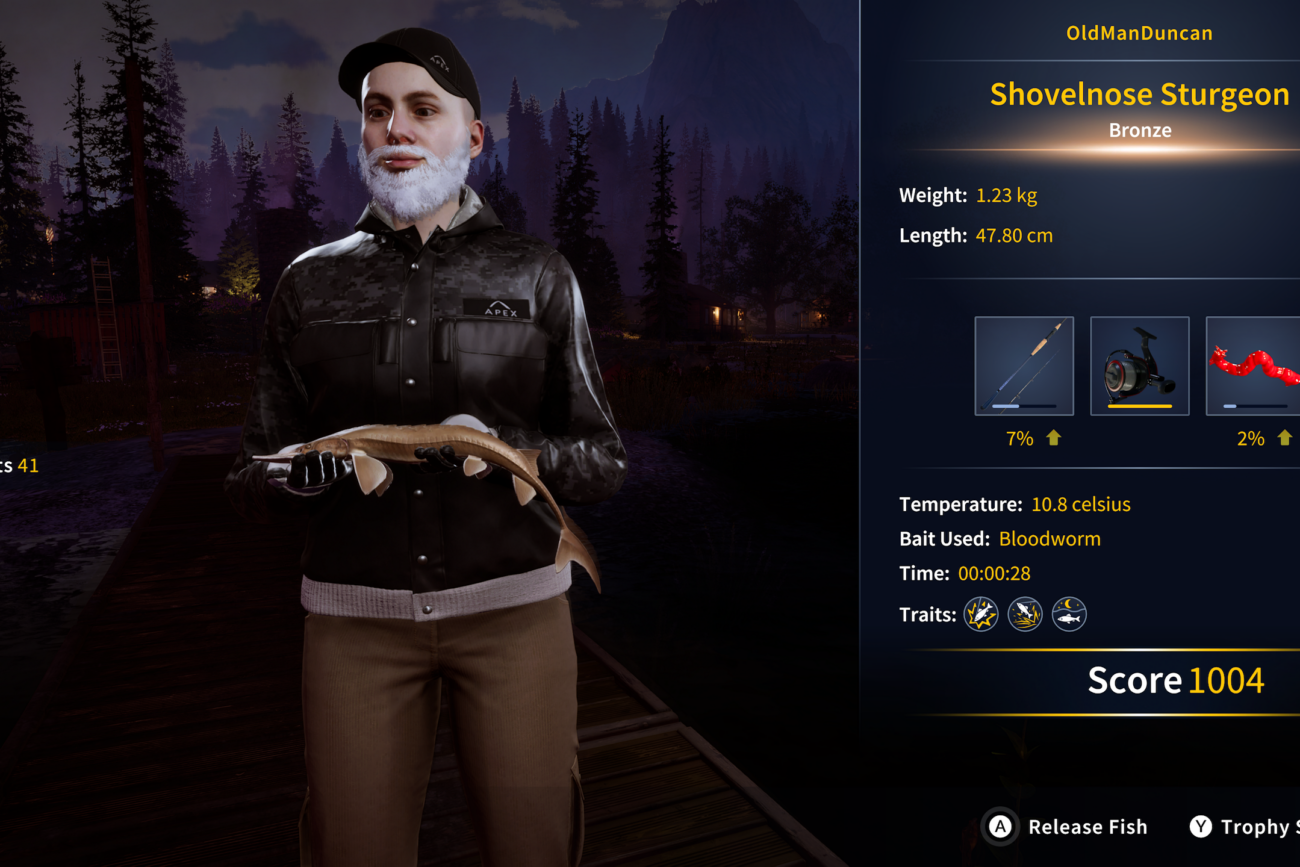The height and width of the screenshot is (867, 1300).
Task: Inspect the fish with jagged burst trait
Action: coord(981,614)
